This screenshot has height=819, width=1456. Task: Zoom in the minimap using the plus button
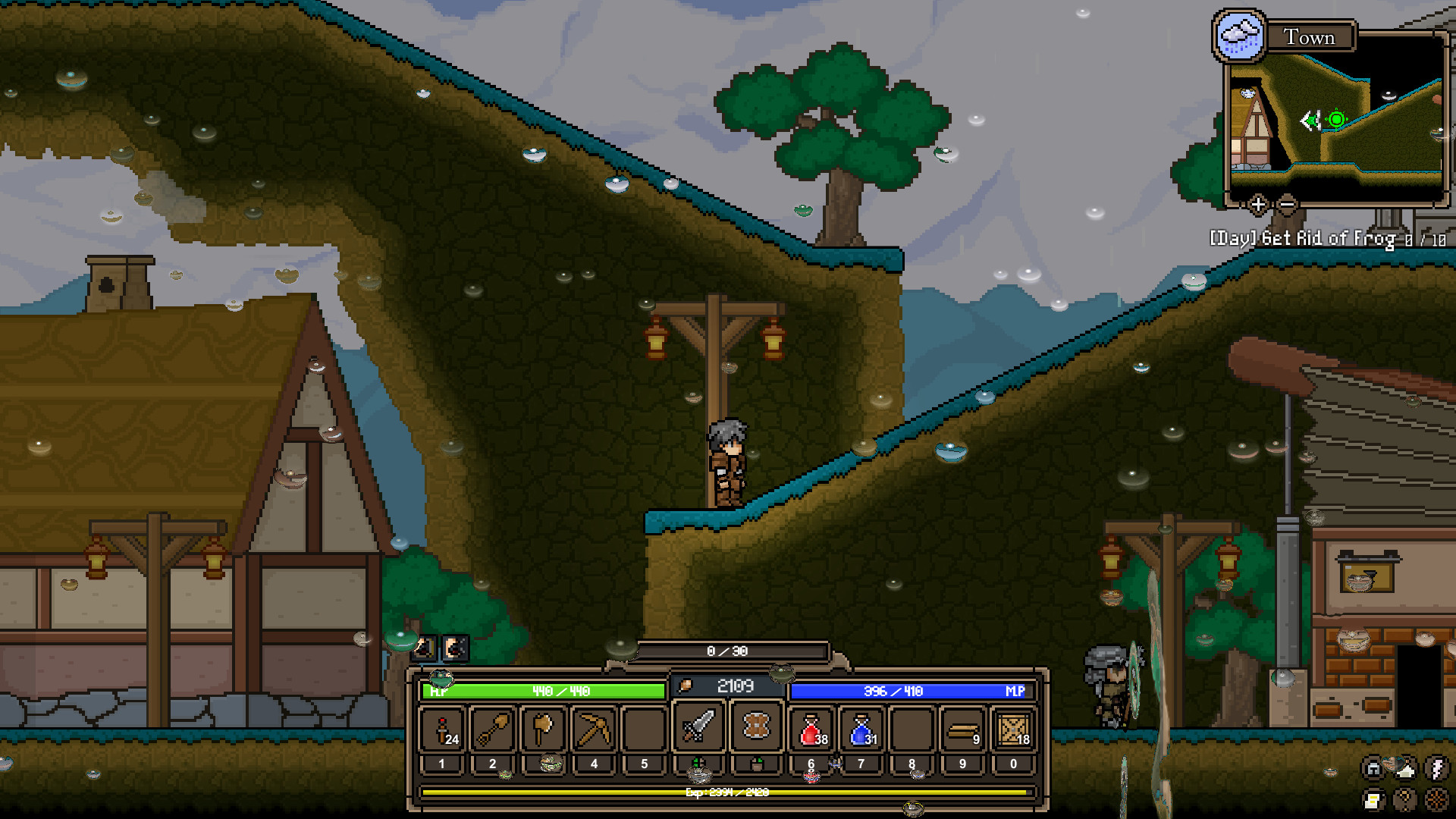1258,205
